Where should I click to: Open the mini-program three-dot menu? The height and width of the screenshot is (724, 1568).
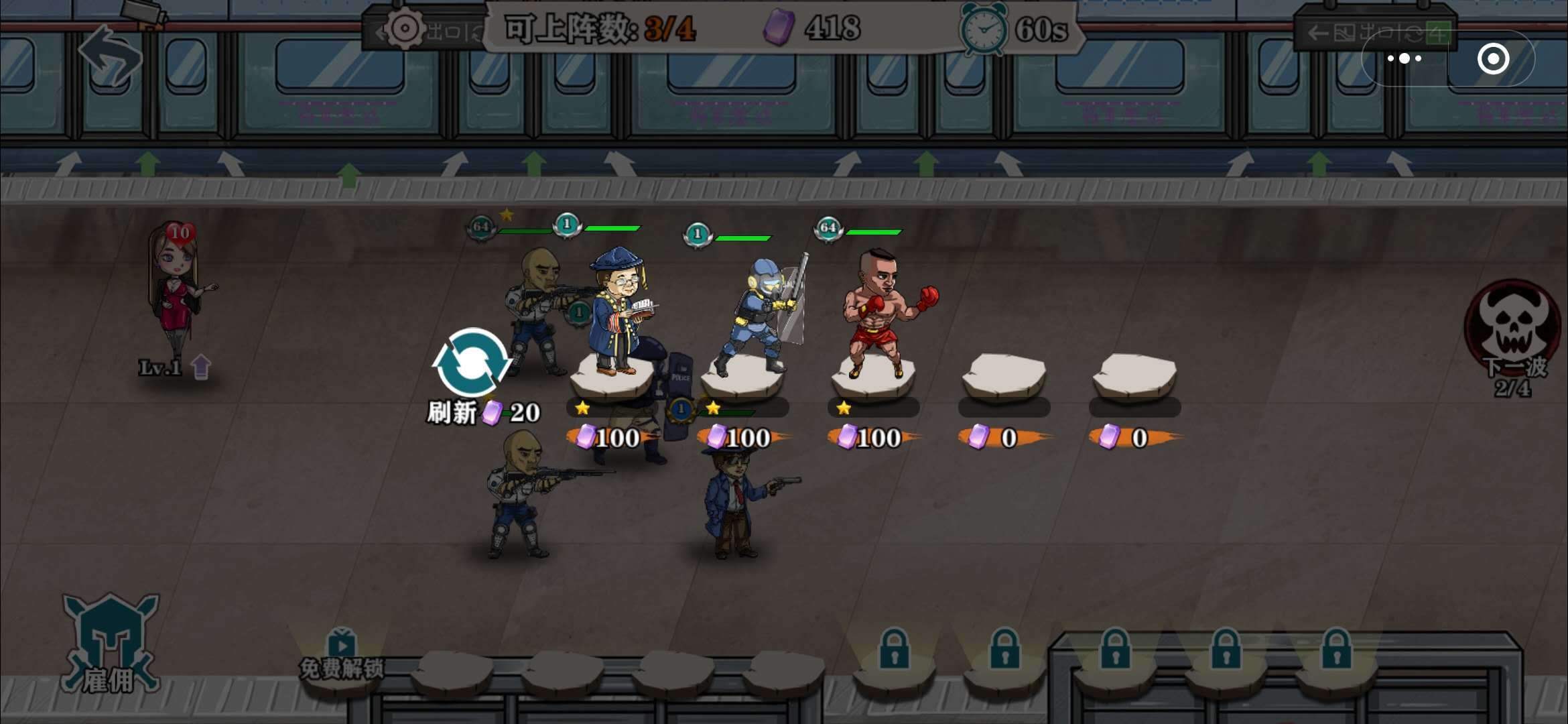click(1404, 59)
